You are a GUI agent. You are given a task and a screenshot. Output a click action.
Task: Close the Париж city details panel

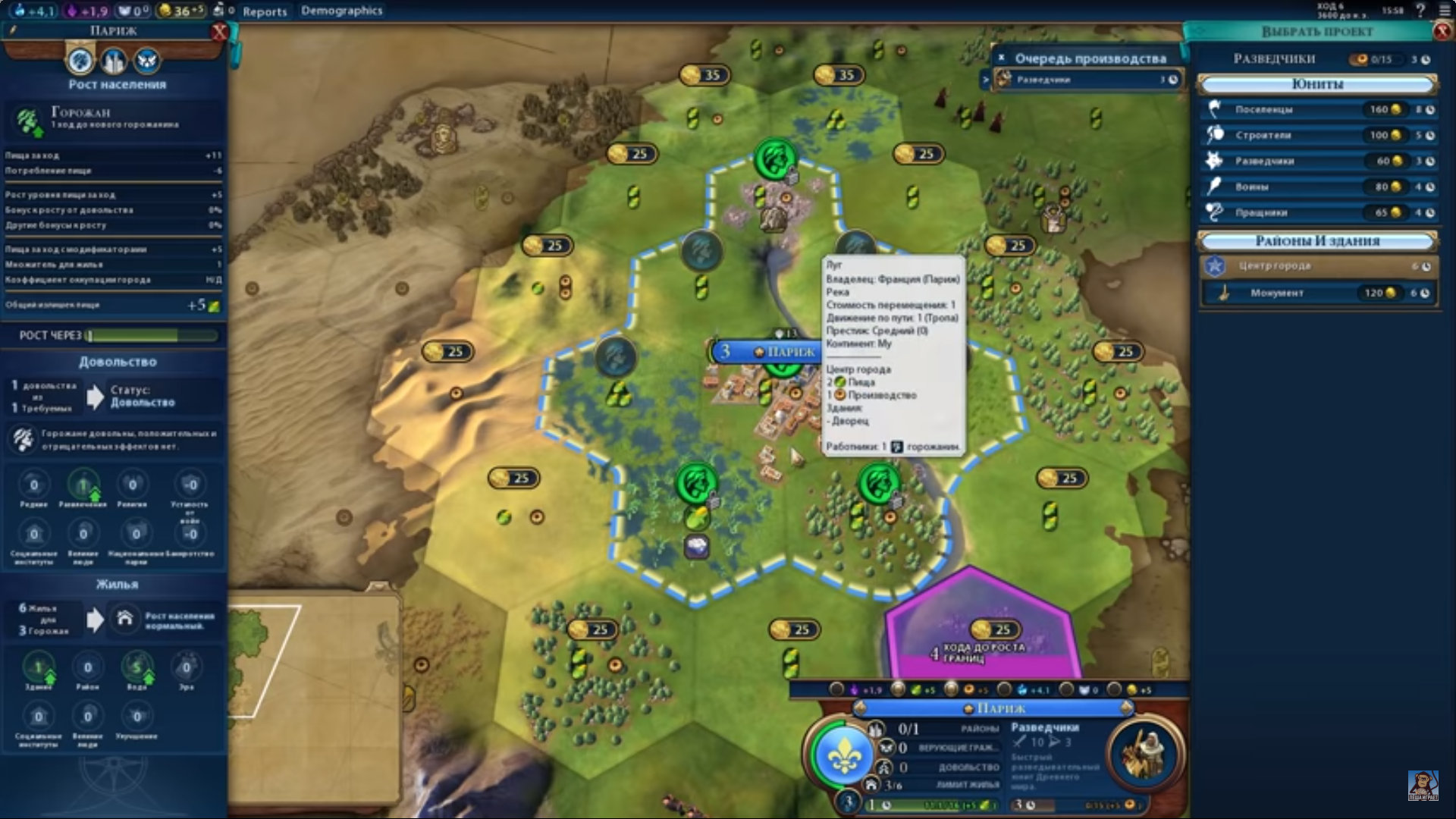pos(219,32)
